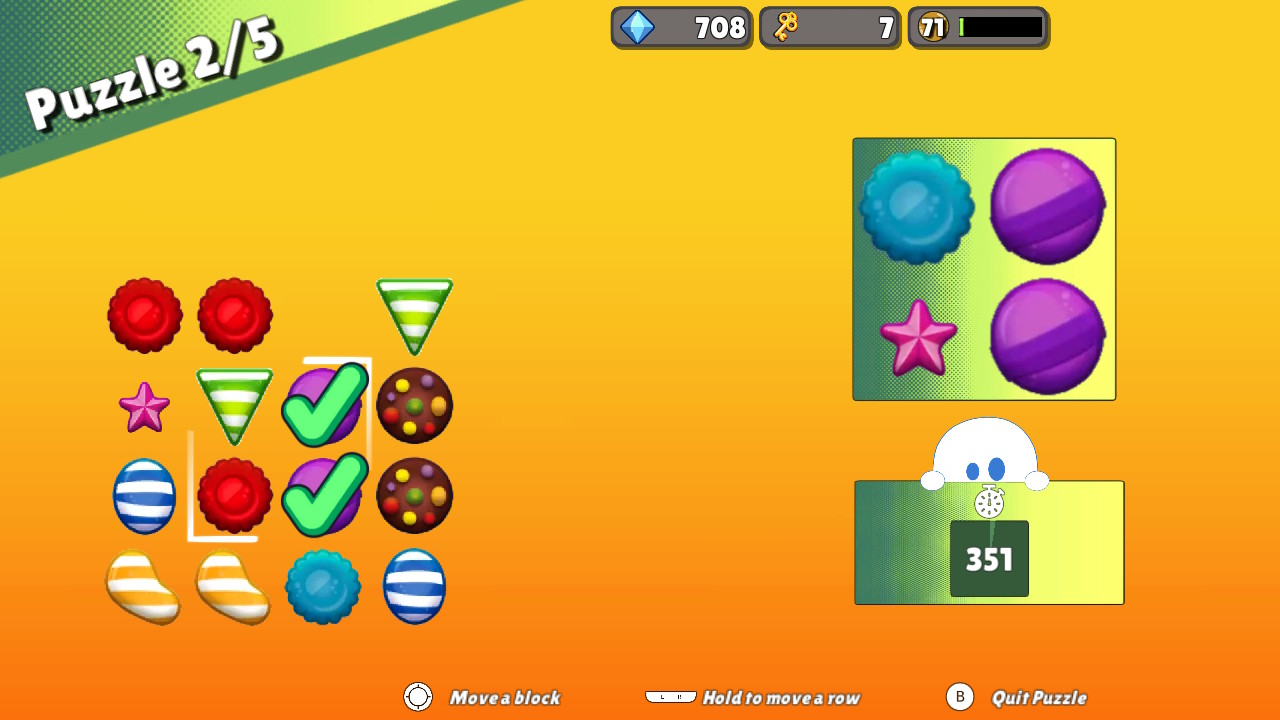Image resolution: width=1280 pixels, height=720 pixels.
Task: Select the chocolate chip cookie candy on the right
Action: coord(414,405)
